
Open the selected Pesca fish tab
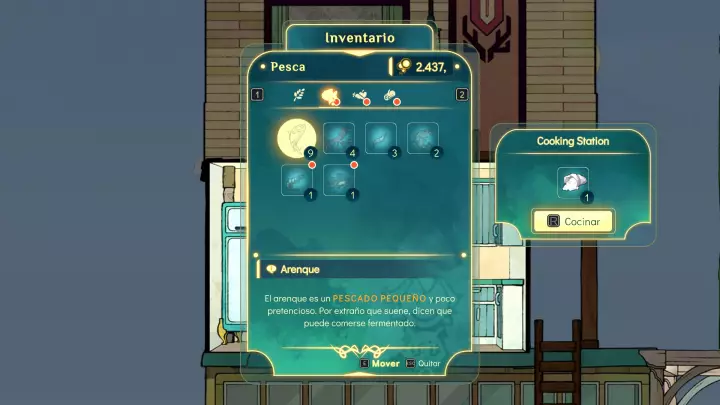tap(328, 96)
